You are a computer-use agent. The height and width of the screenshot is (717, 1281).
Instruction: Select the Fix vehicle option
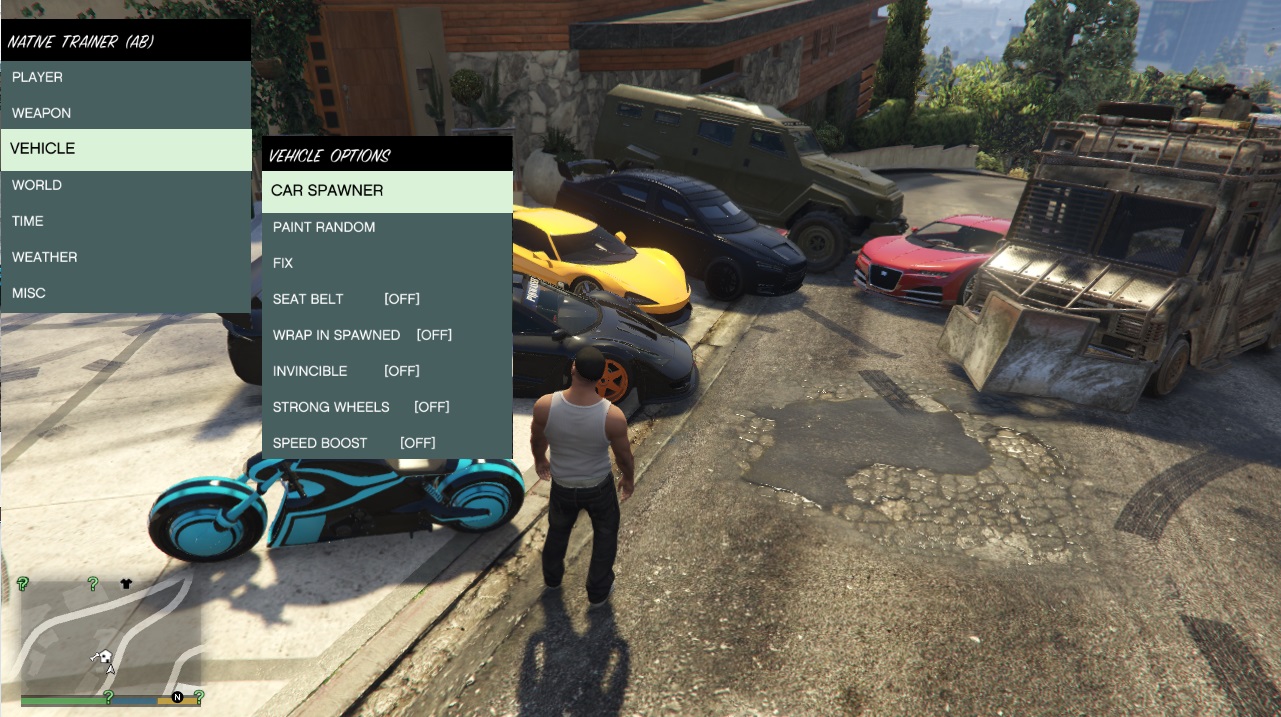tap(387, 264)
